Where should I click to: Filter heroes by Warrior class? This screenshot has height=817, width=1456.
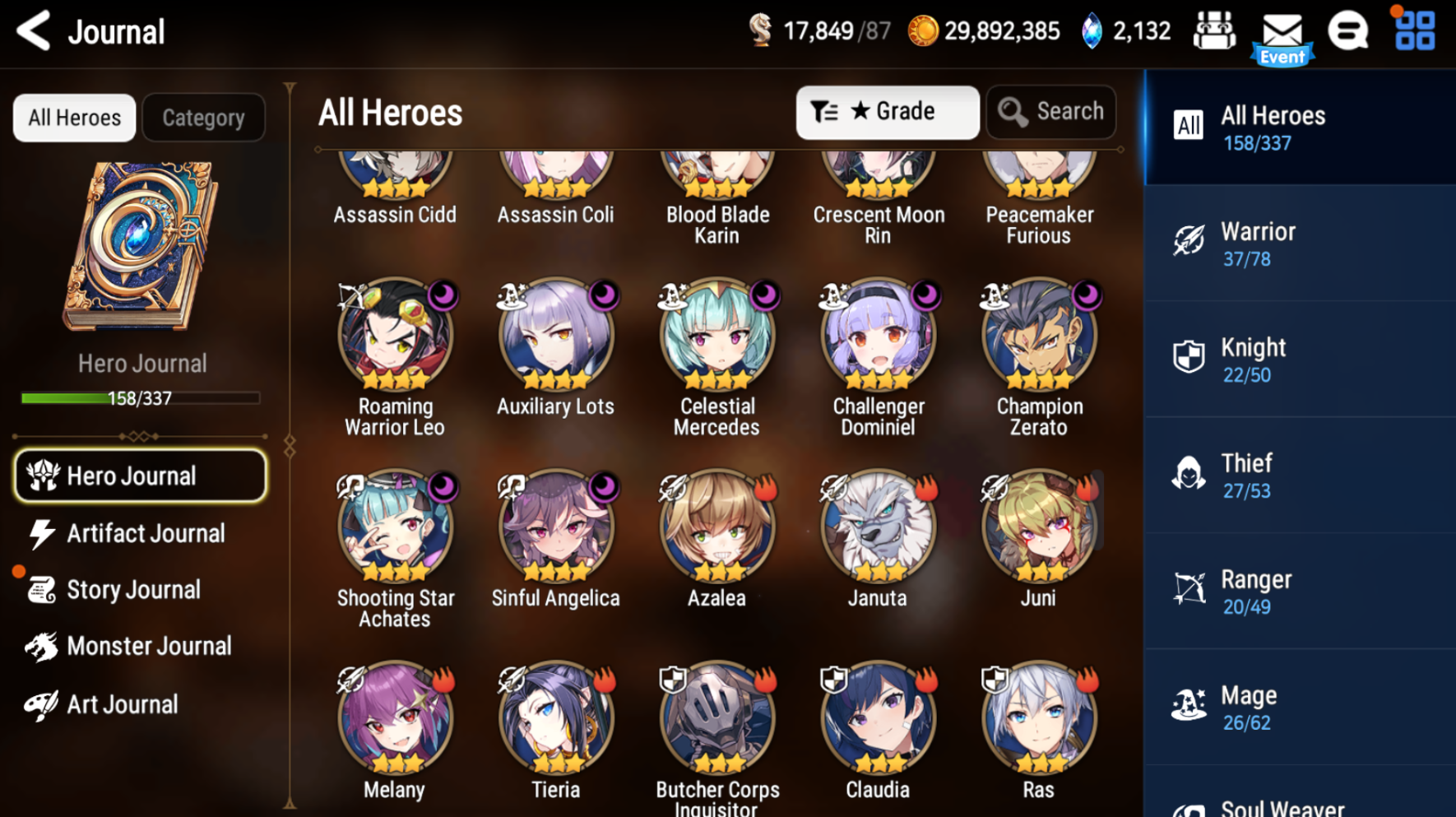tap(1300, 244)
